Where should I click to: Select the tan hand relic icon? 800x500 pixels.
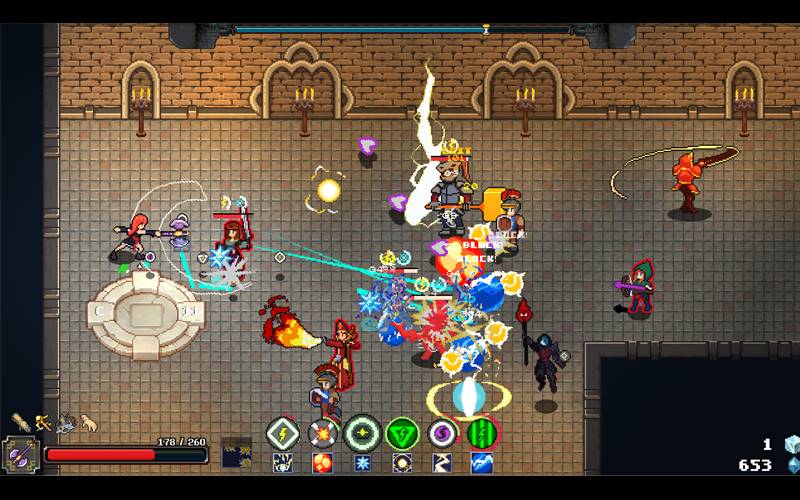(89, 422)
